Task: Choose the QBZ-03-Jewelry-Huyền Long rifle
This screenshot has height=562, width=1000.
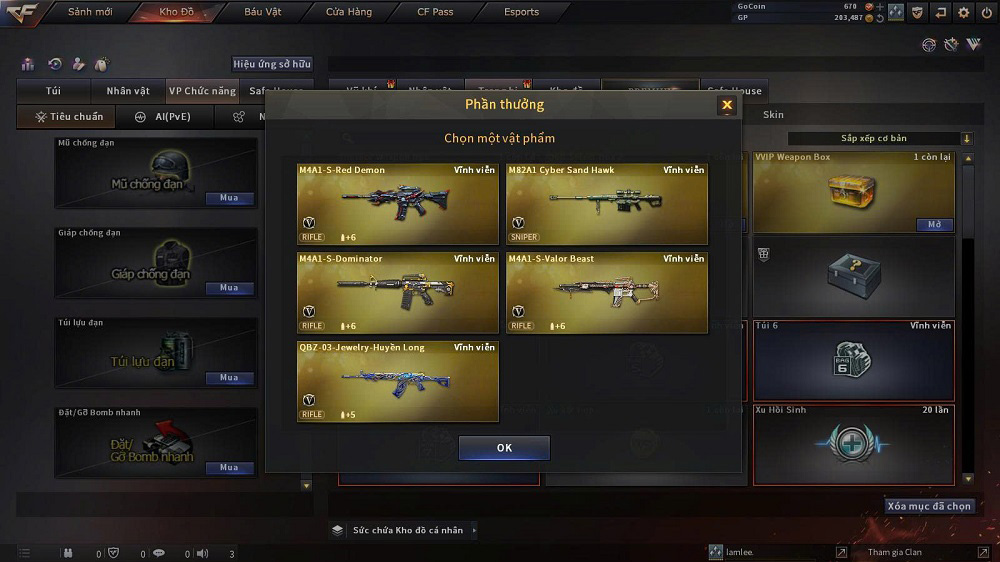Action: (x=397, y=381)
